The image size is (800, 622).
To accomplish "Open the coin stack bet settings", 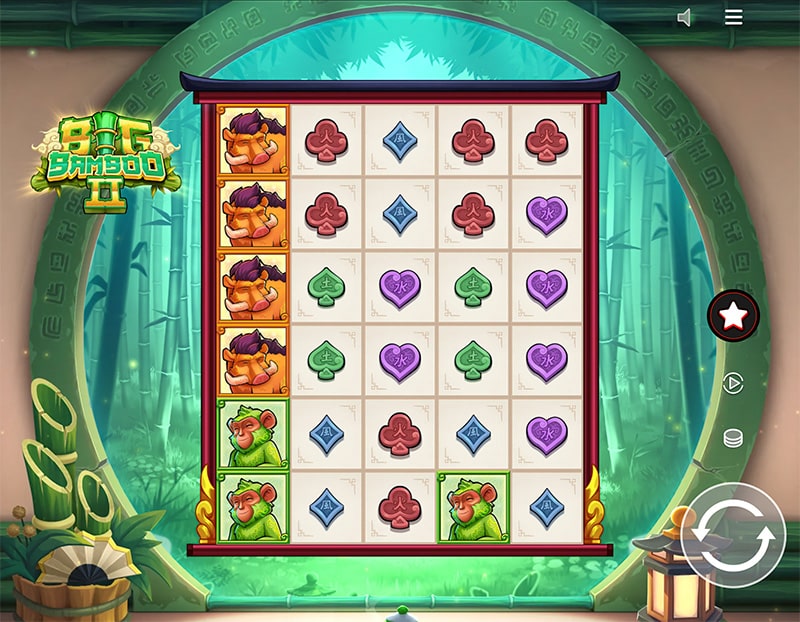I will tap(733, 439).
